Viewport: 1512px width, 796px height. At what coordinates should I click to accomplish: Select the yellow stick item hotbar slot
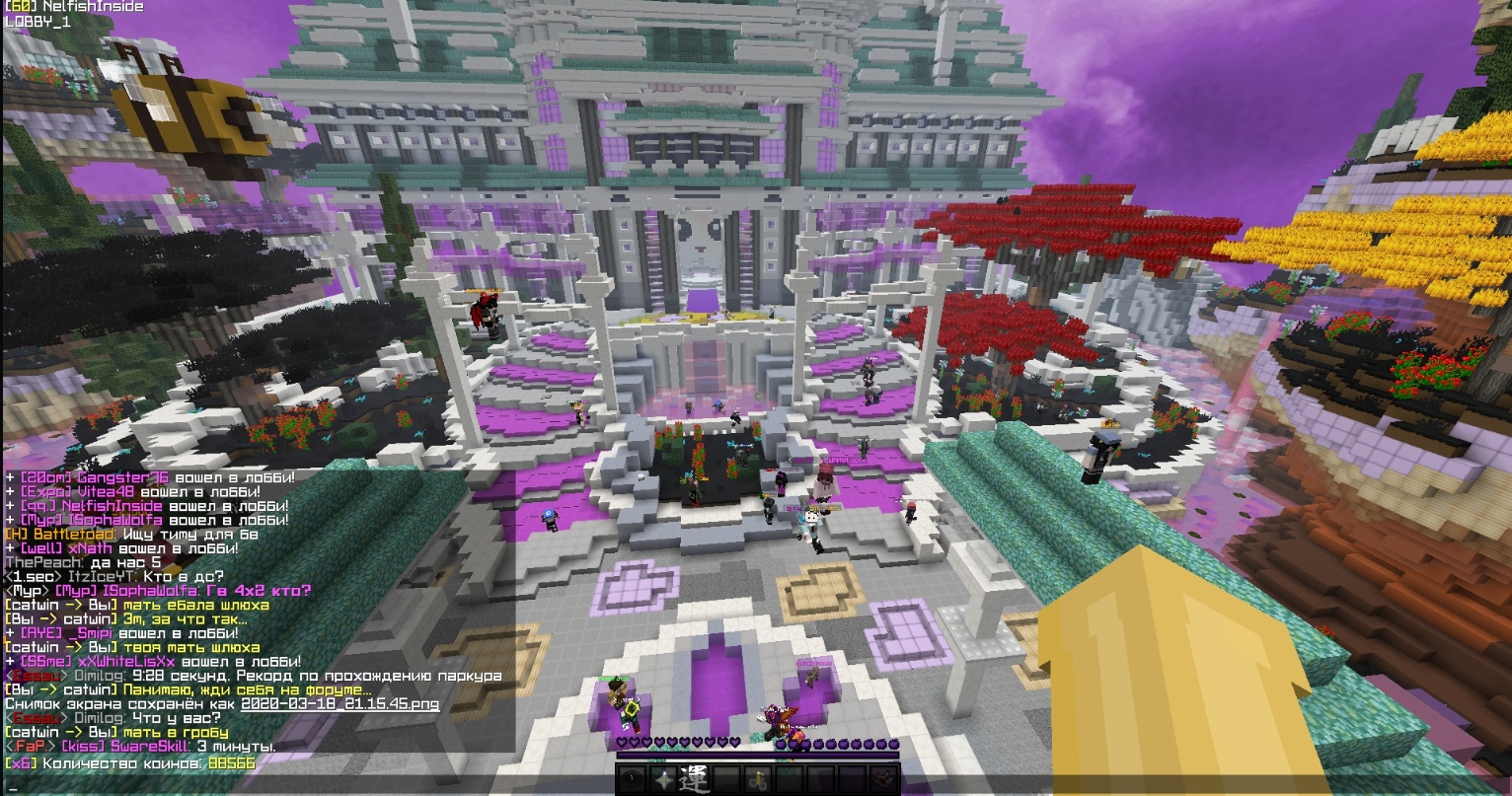click(x=756, y=779)
